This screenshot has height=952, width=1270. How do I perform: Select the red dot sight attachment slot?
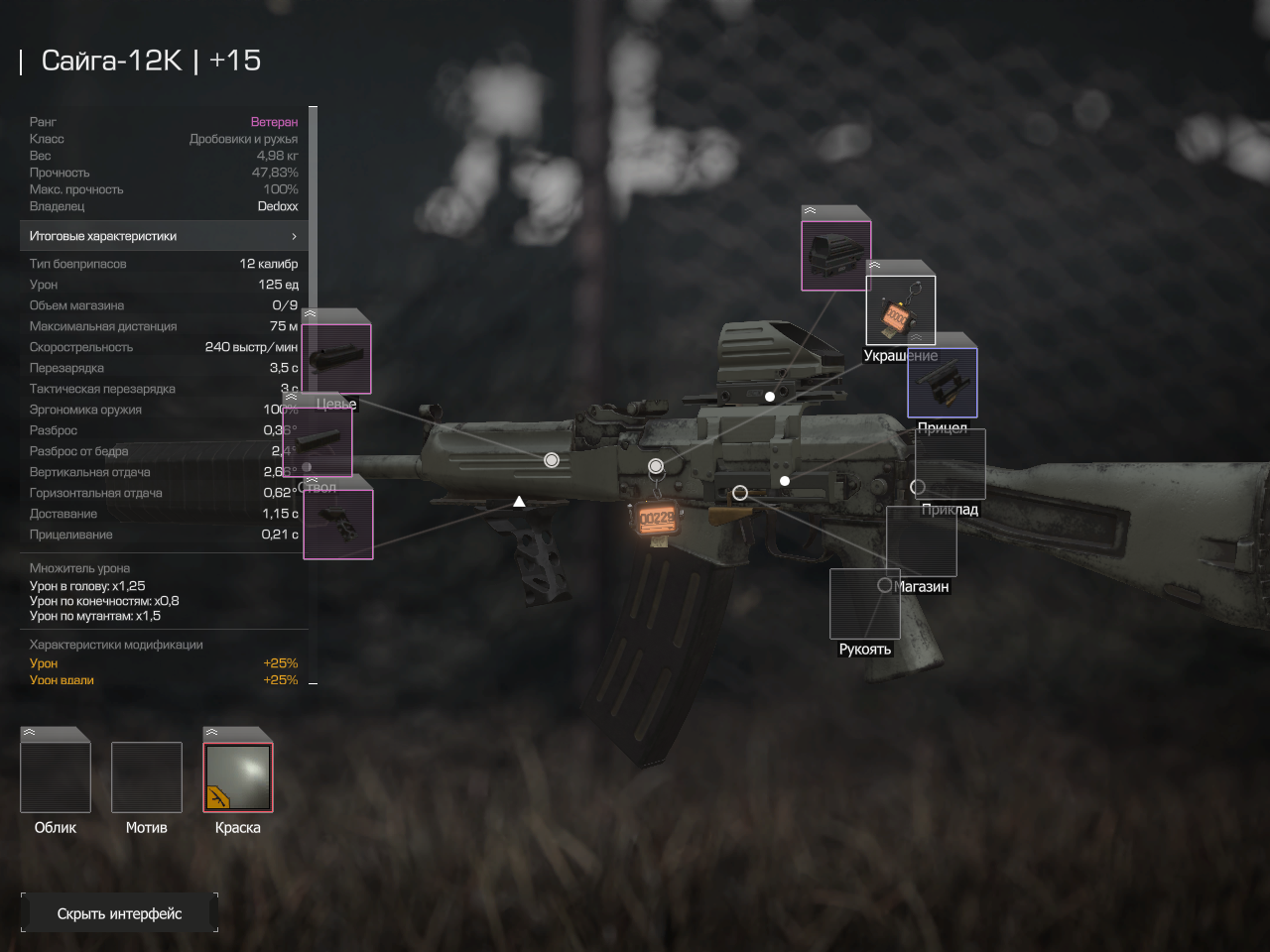(x=835, y=255)
